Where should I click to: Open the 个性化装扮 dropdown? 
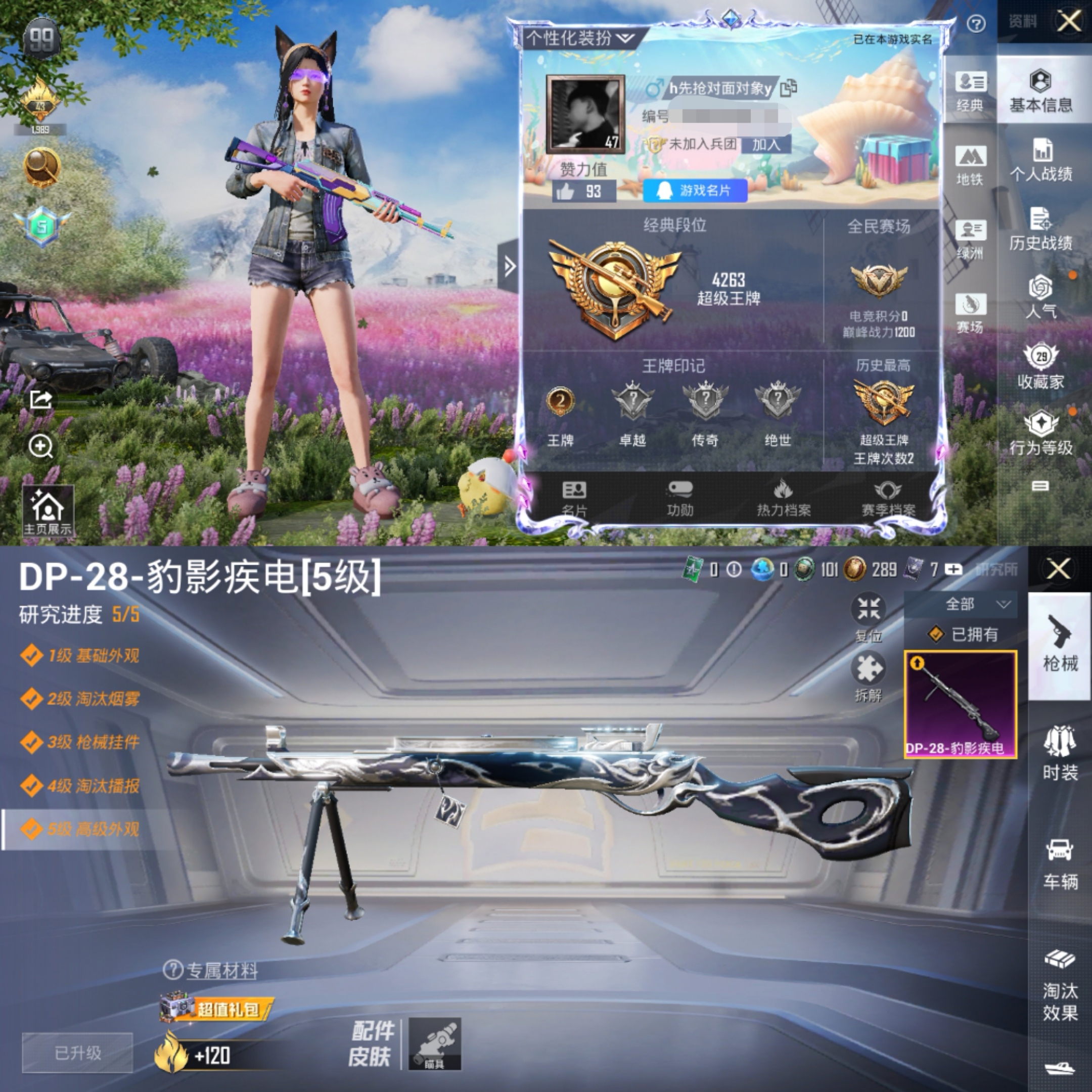coord(580,38)
